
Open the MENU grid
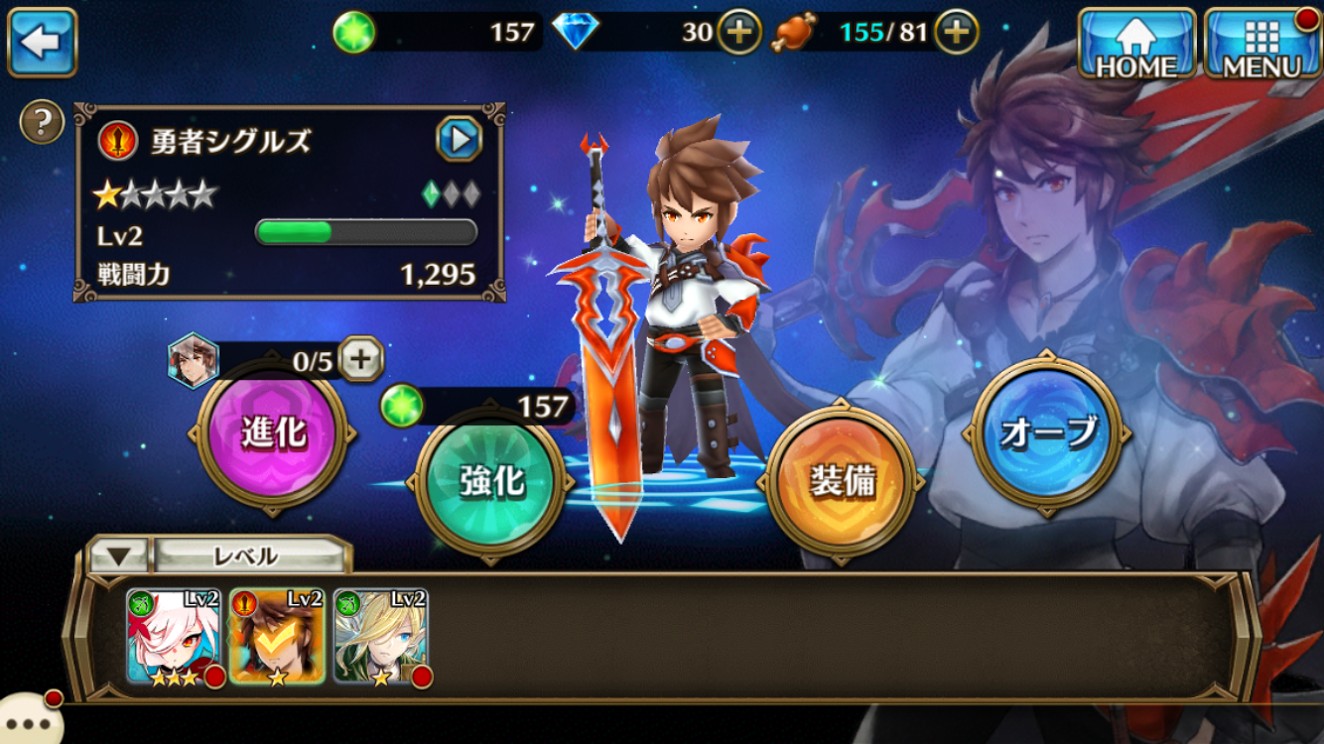click(1261, 43)
